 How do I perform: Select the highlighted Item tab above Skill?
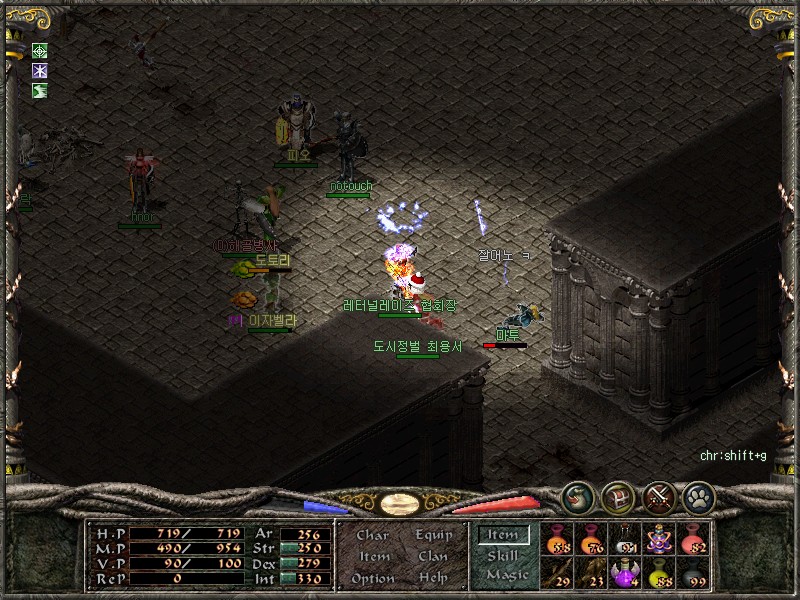[503, 535]
